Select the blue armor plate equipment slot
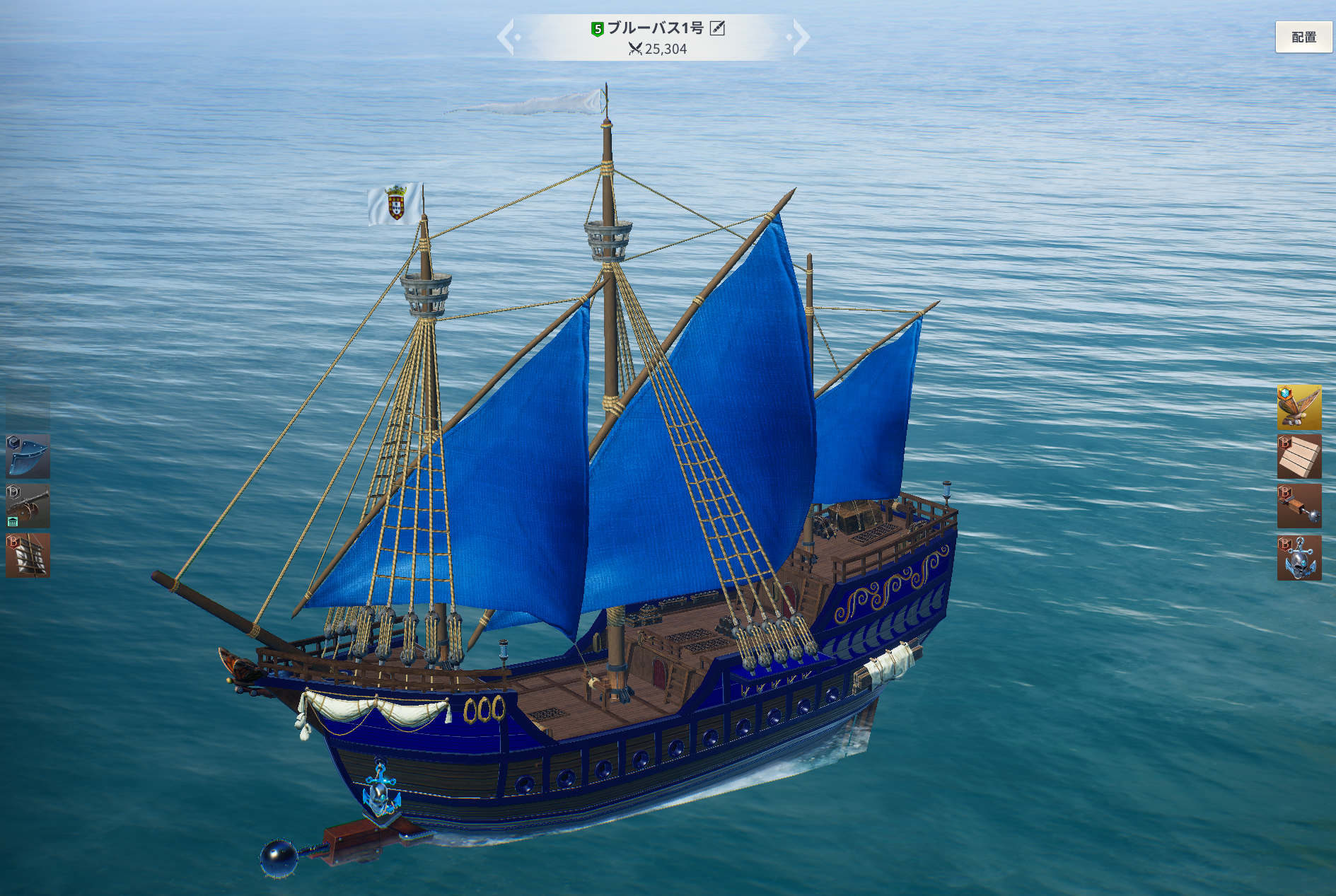The image size is (1336, 896). tap(28, 456)
